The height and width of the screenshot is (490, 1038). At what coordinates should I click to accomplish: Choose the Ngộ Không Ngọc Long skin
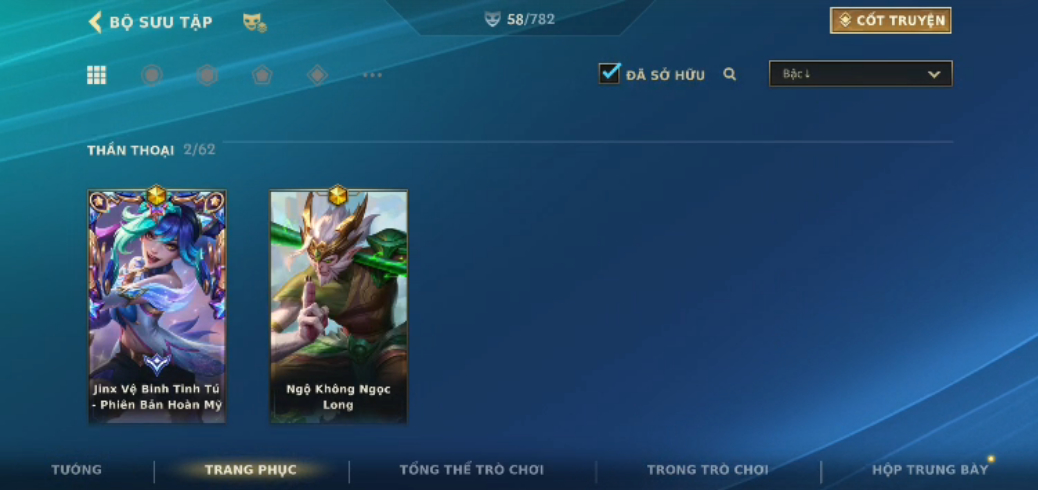tap(338, 305)
